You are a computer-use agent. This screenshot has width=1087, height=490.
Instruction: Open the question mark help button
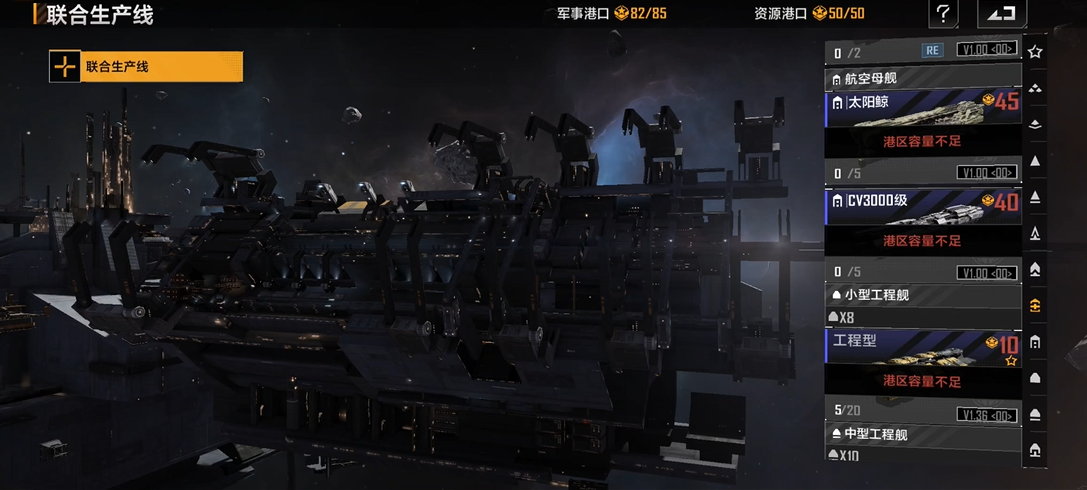[x=942, y=14]
